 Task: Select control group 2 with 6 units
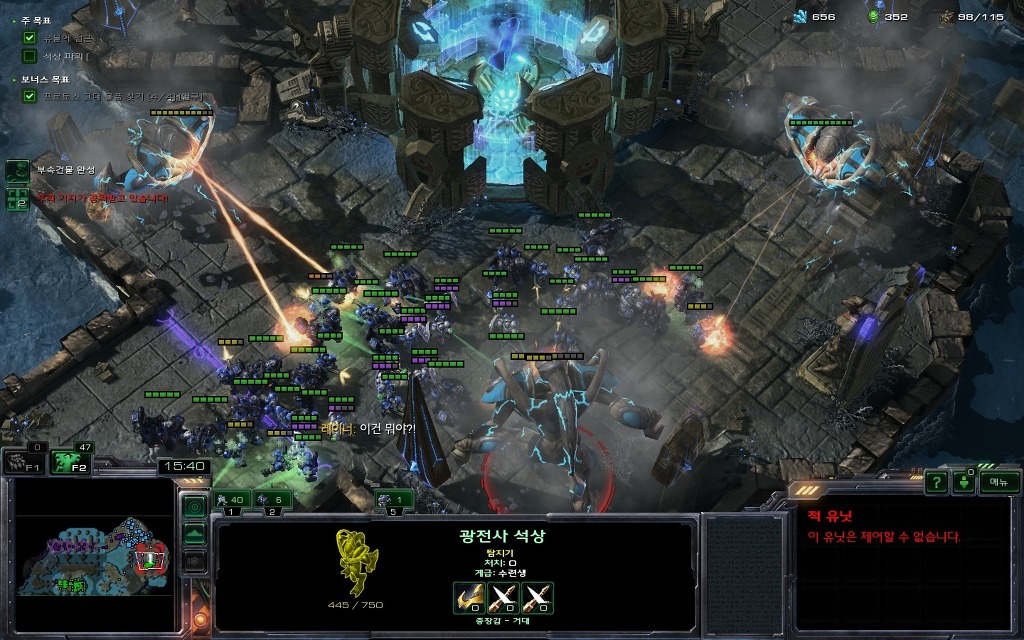pos(273,500)
